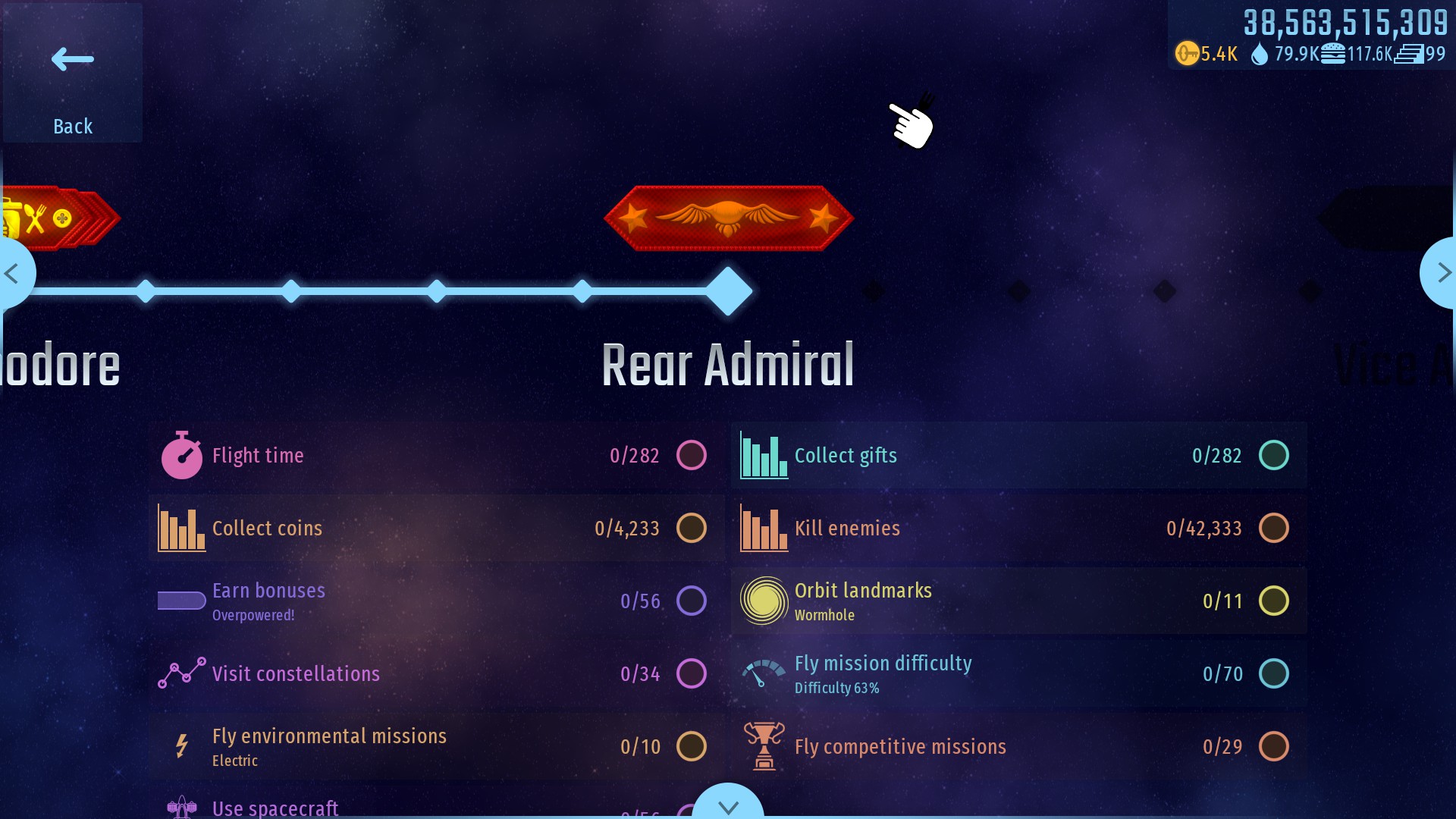Select the Flight time objective row

[x=436, y=456]
